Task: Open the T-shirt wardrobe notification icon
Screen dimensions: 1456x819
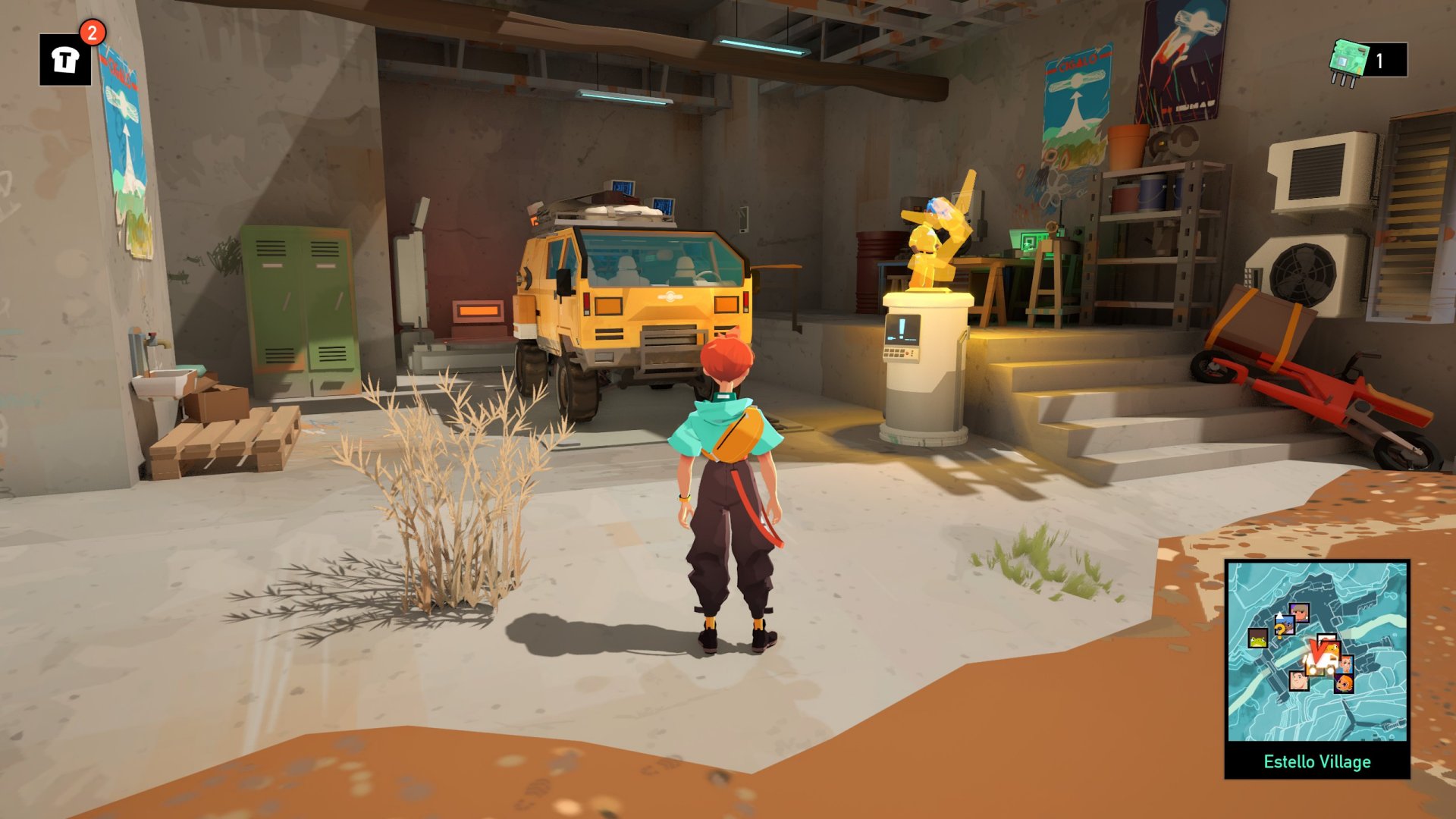Action: point(65,59)
